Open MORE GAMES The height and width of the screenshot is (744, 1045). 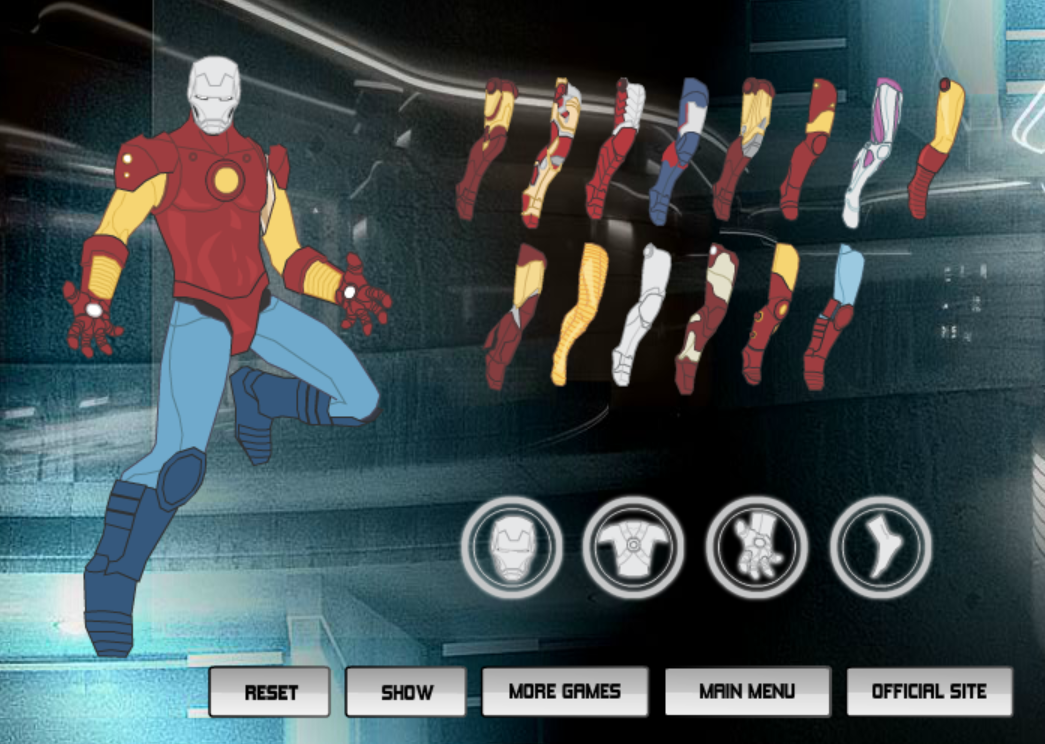pos(564,691)
